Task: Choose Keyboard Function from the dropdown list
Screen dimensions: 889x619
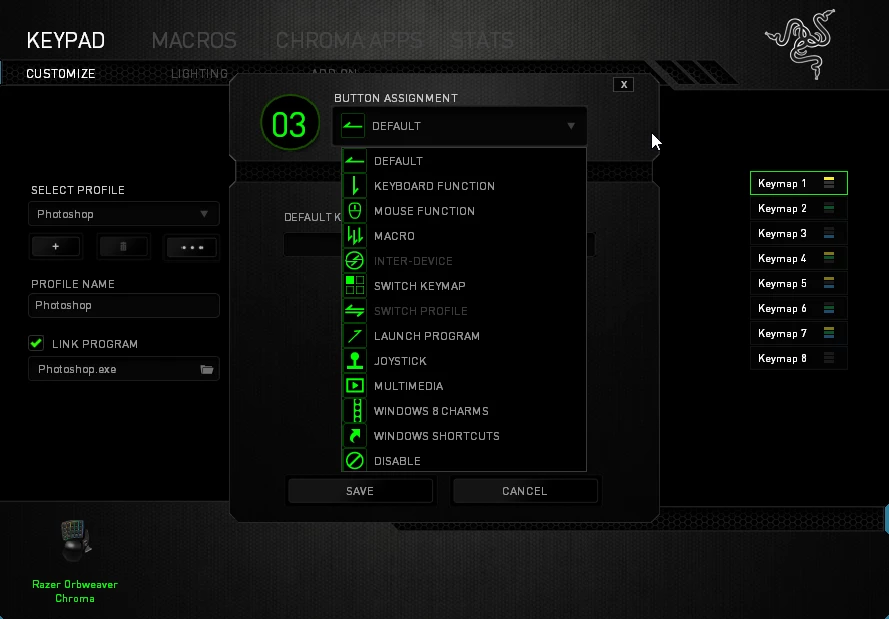Action: tap(434, 186)
